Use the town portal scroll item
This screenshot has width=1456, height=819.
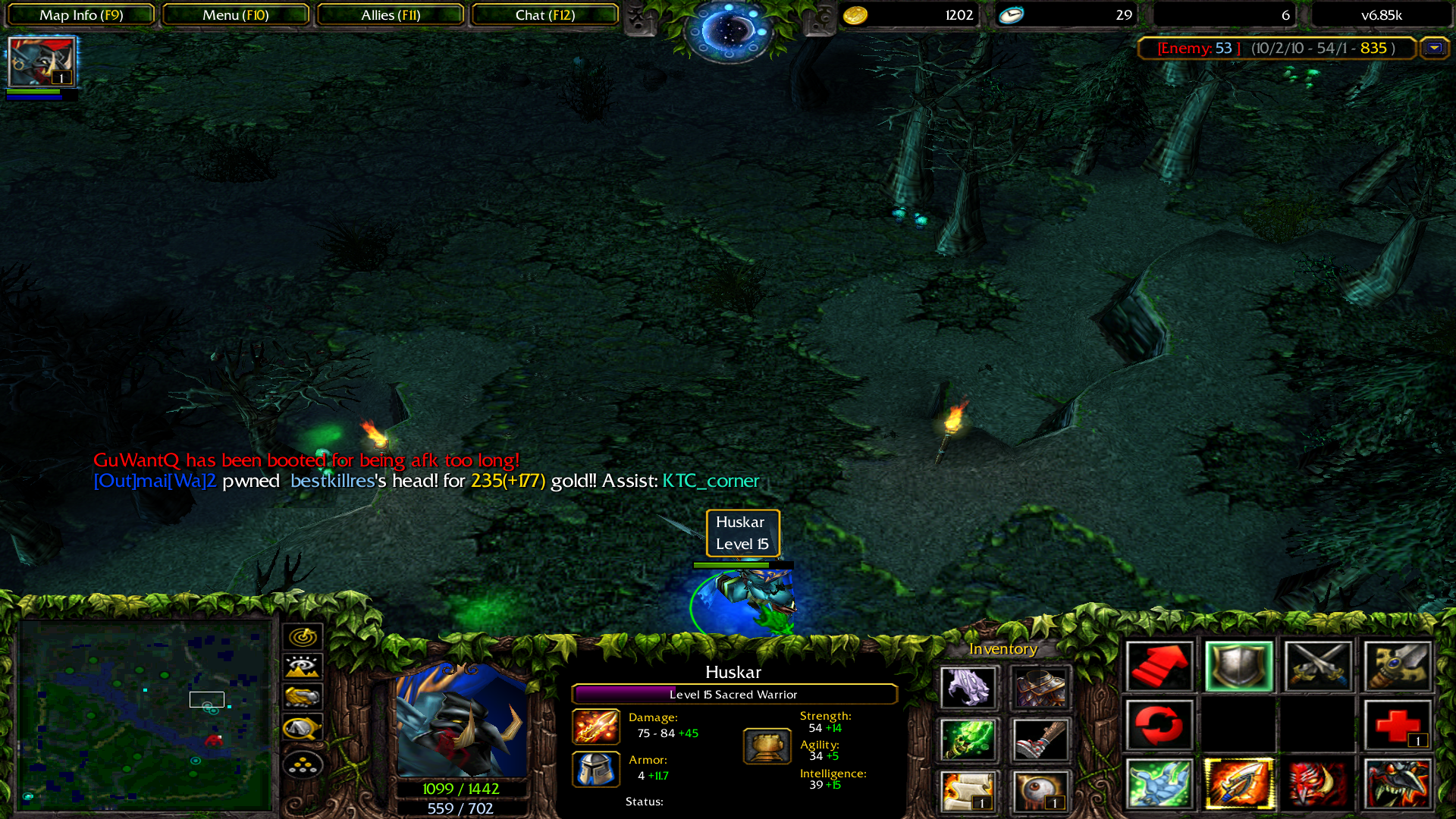968,791
